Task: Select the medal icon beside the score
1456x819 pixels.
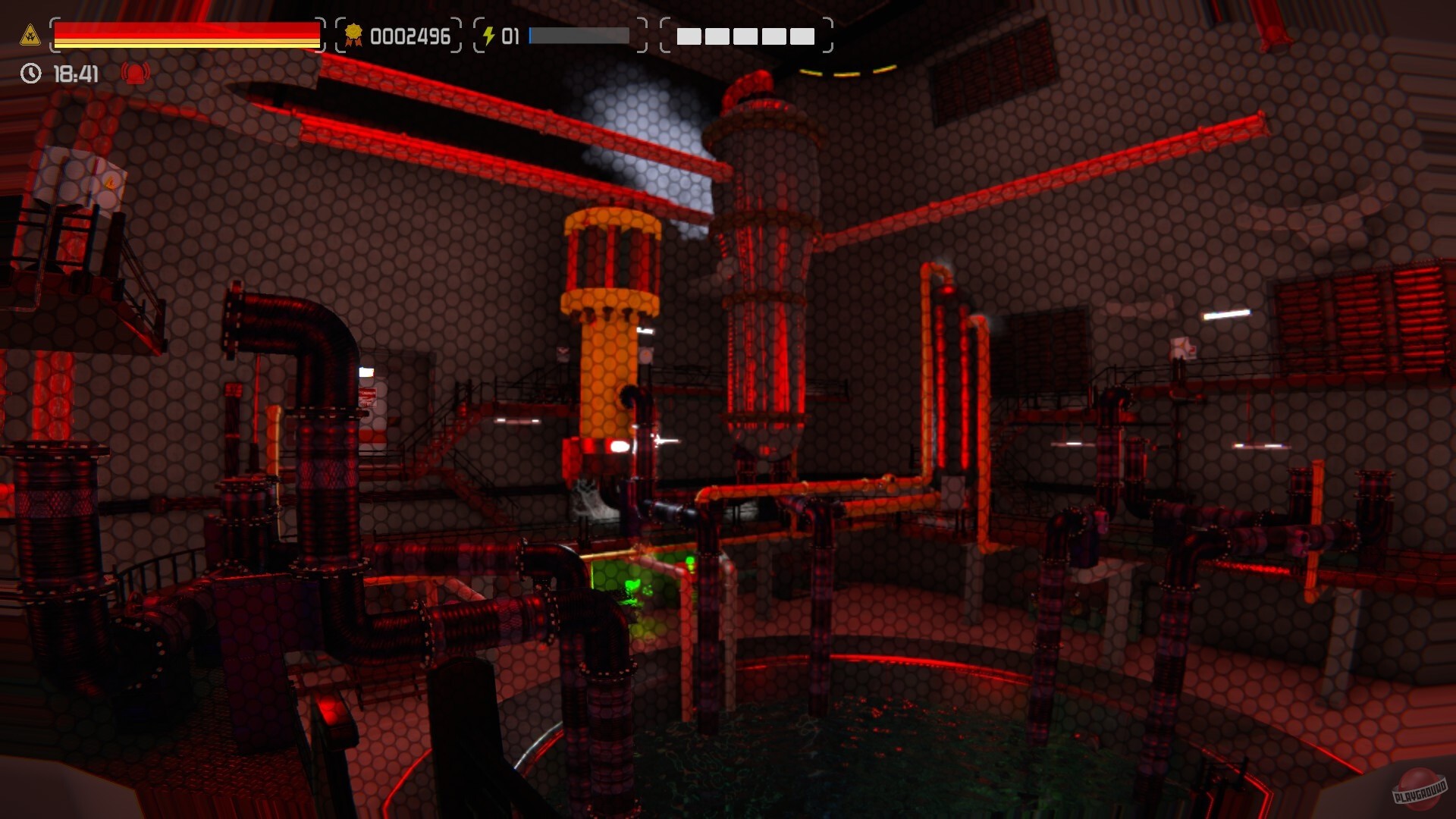Action: point(353,35)
